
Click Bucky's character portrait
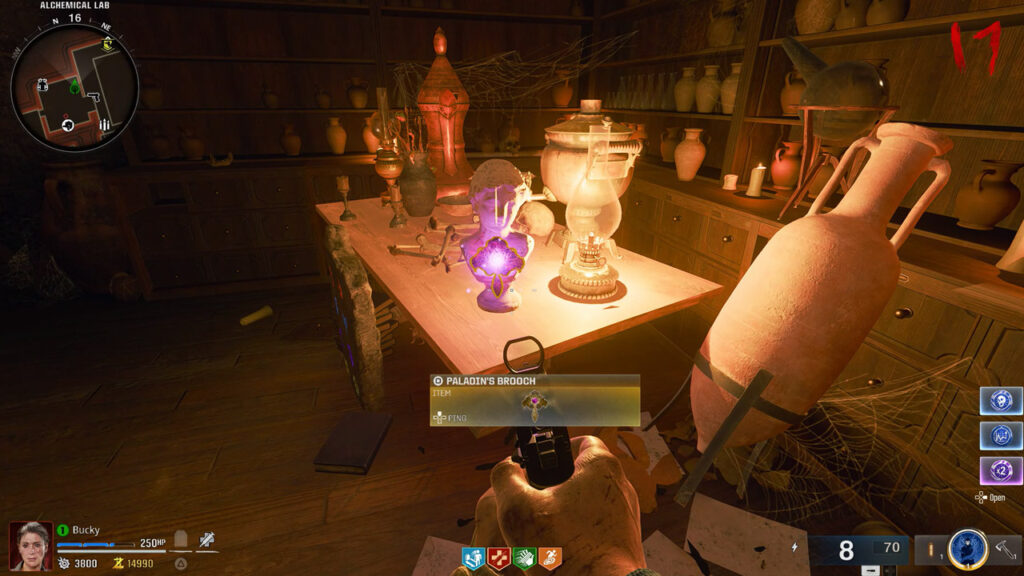point(29,547)
